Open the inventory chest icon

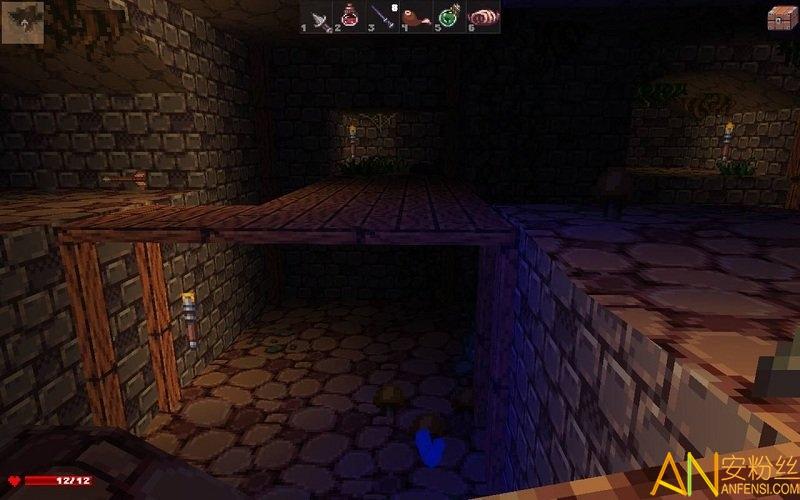781,18
